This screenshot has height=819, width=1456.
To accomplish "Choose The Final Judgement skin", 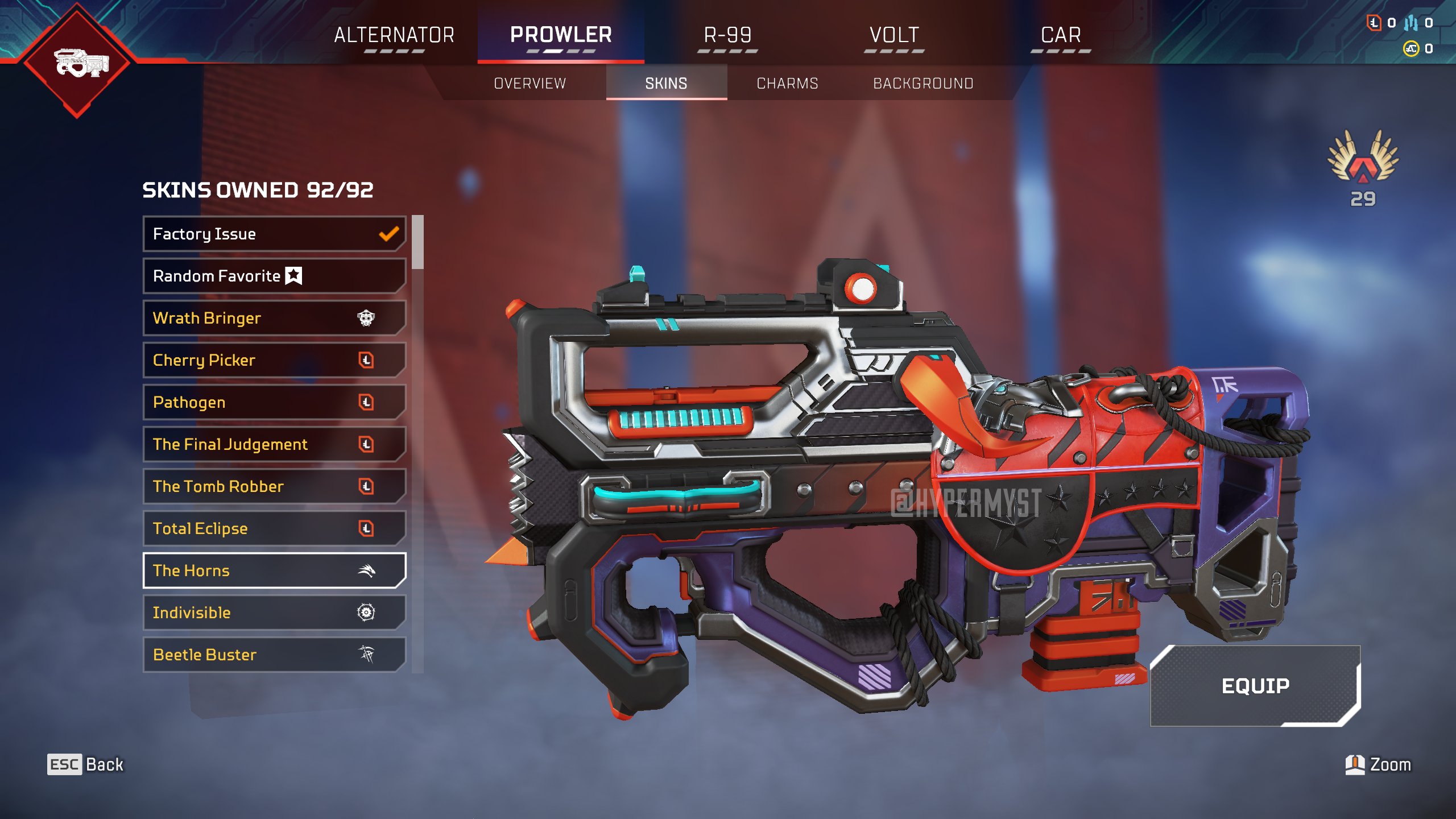I will click(274, 444).
